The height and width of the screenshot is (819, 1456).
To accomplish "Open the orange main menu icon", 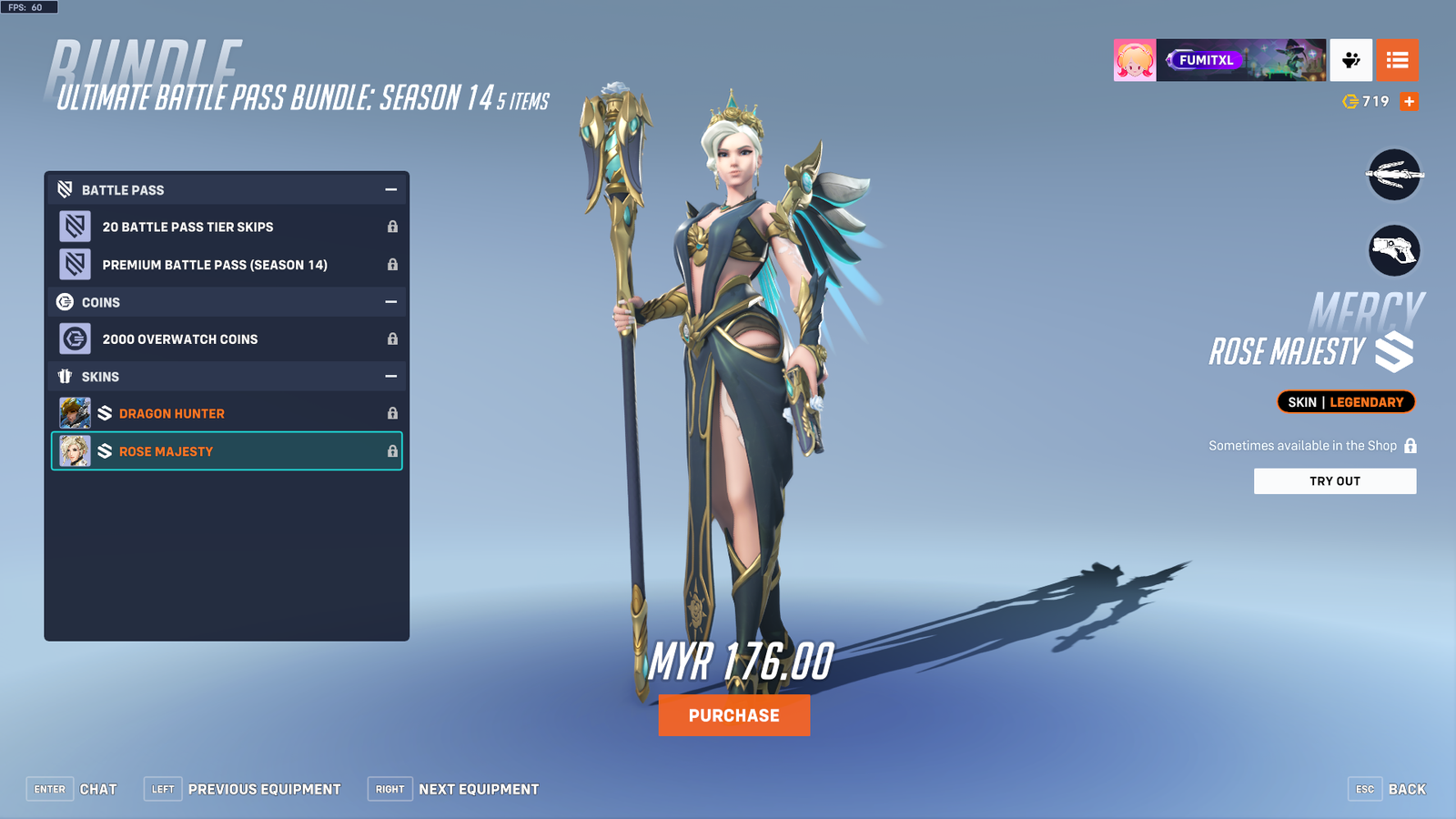I will click(1398, 60).
